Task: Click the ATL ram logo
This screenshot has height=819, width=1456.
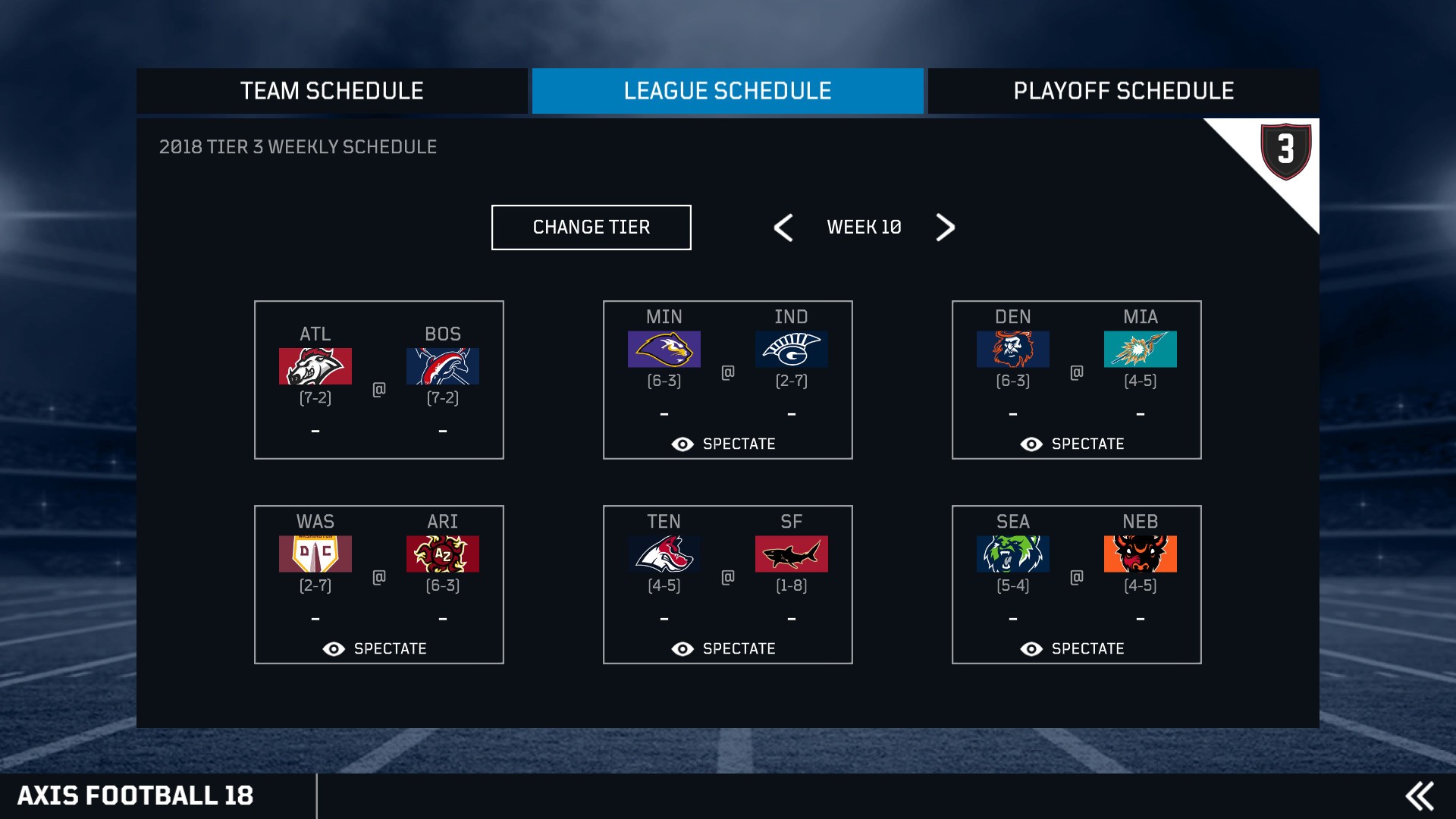Action: 315,366
